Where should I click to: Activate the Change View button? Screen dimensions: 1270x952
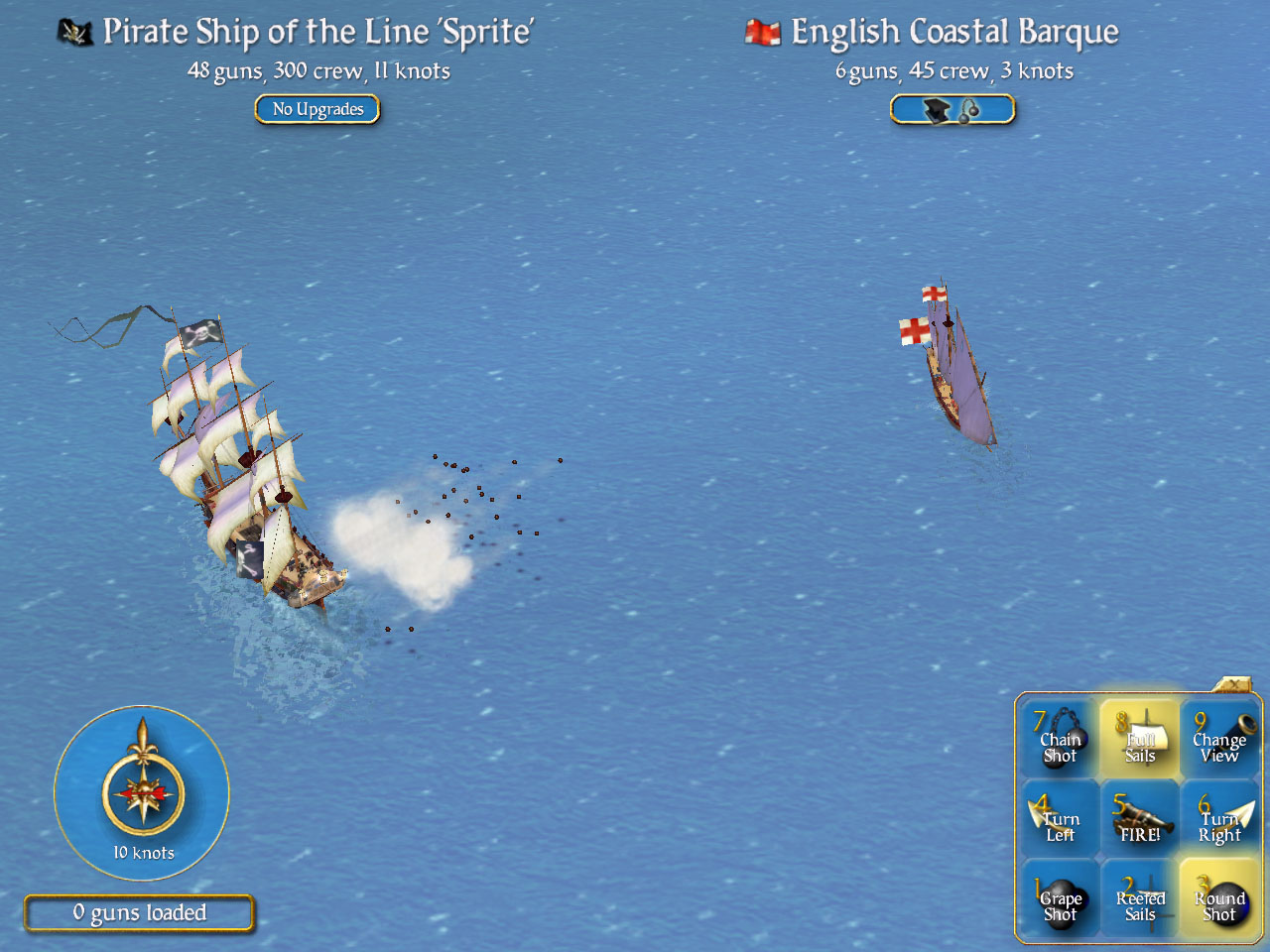(1219, 739)
